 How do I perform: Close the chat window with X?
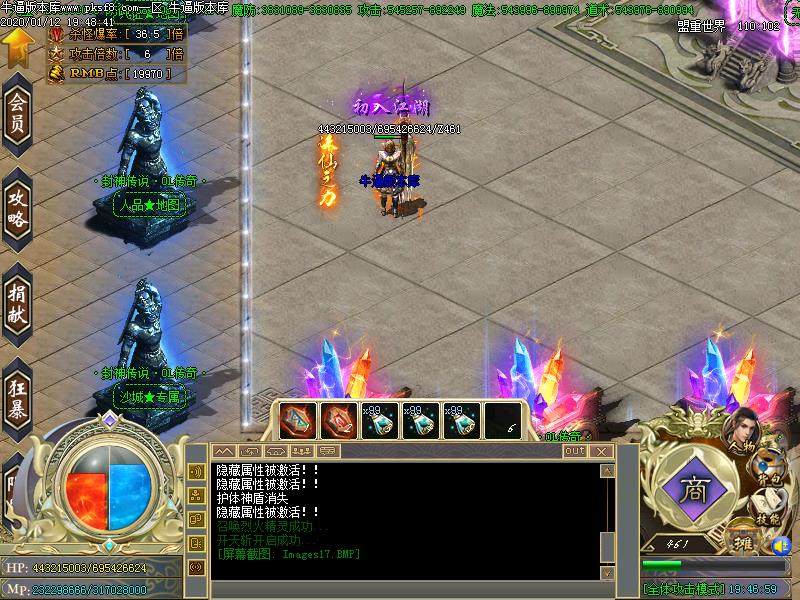pos(601,452)
